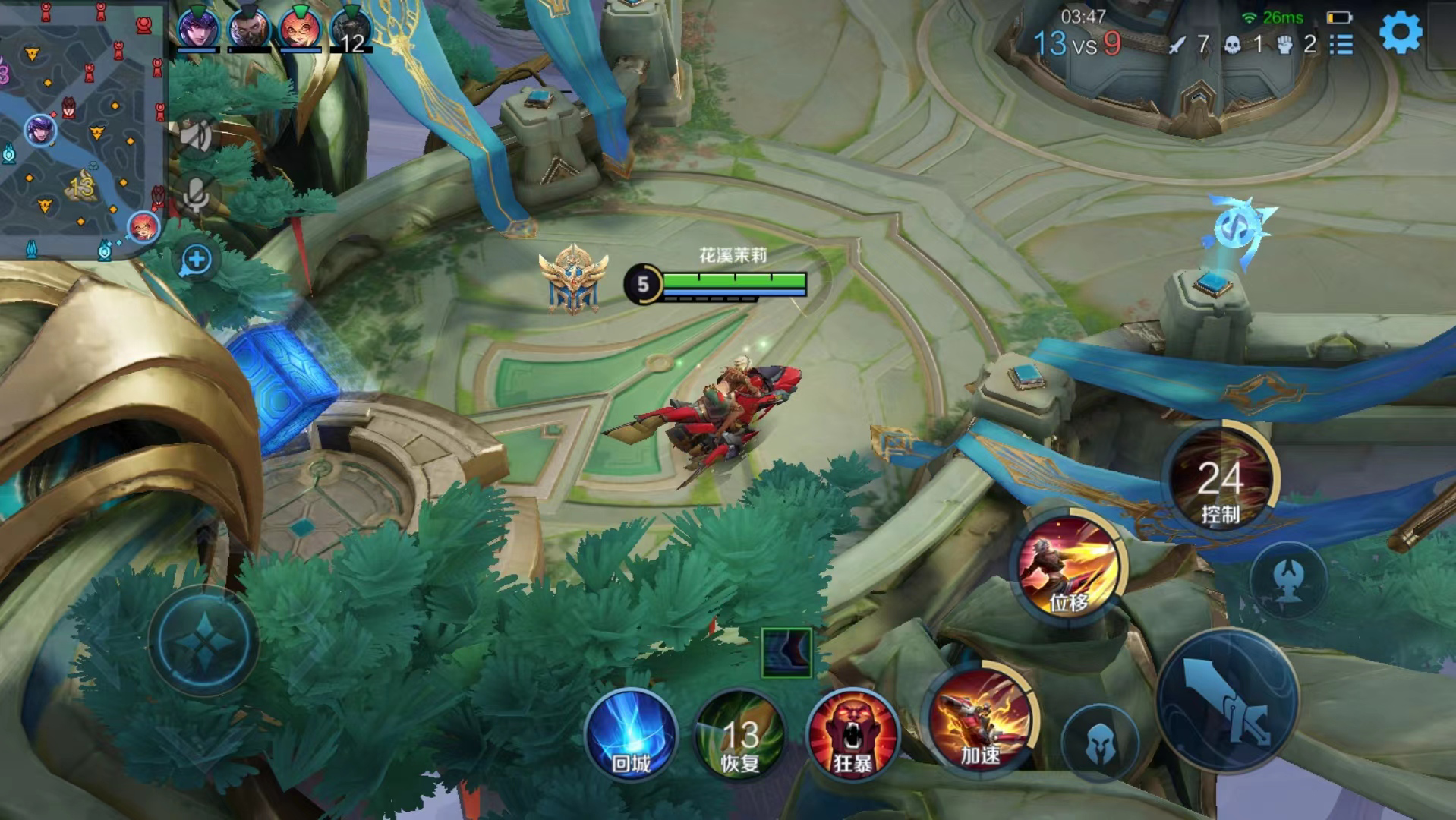The height and width of the screenshot is (820, 1456).
Task: Select the 控制 ultimate skill
Action: 1220,480
